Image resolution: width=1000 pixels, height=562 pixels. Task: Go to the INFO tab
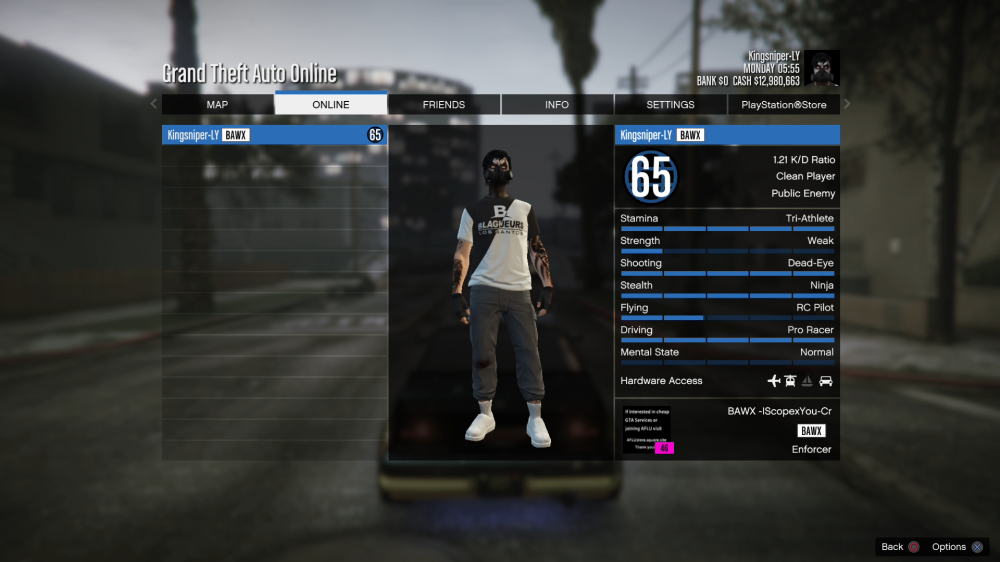557,105
